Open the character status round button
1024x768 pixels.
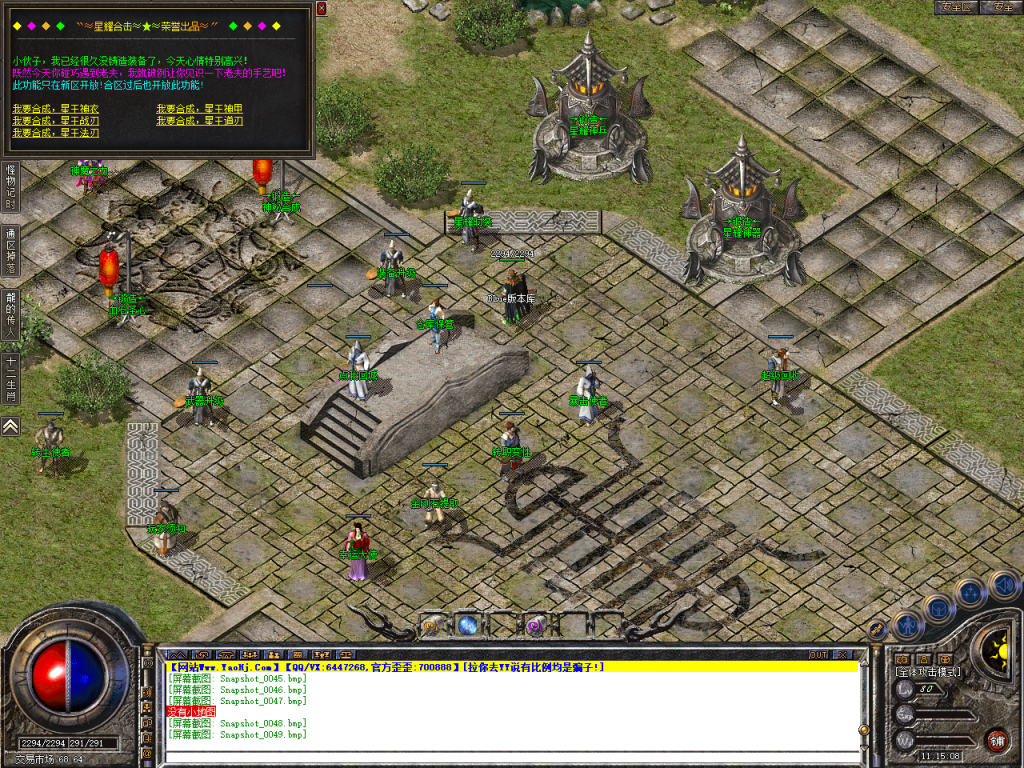(906, 626)
